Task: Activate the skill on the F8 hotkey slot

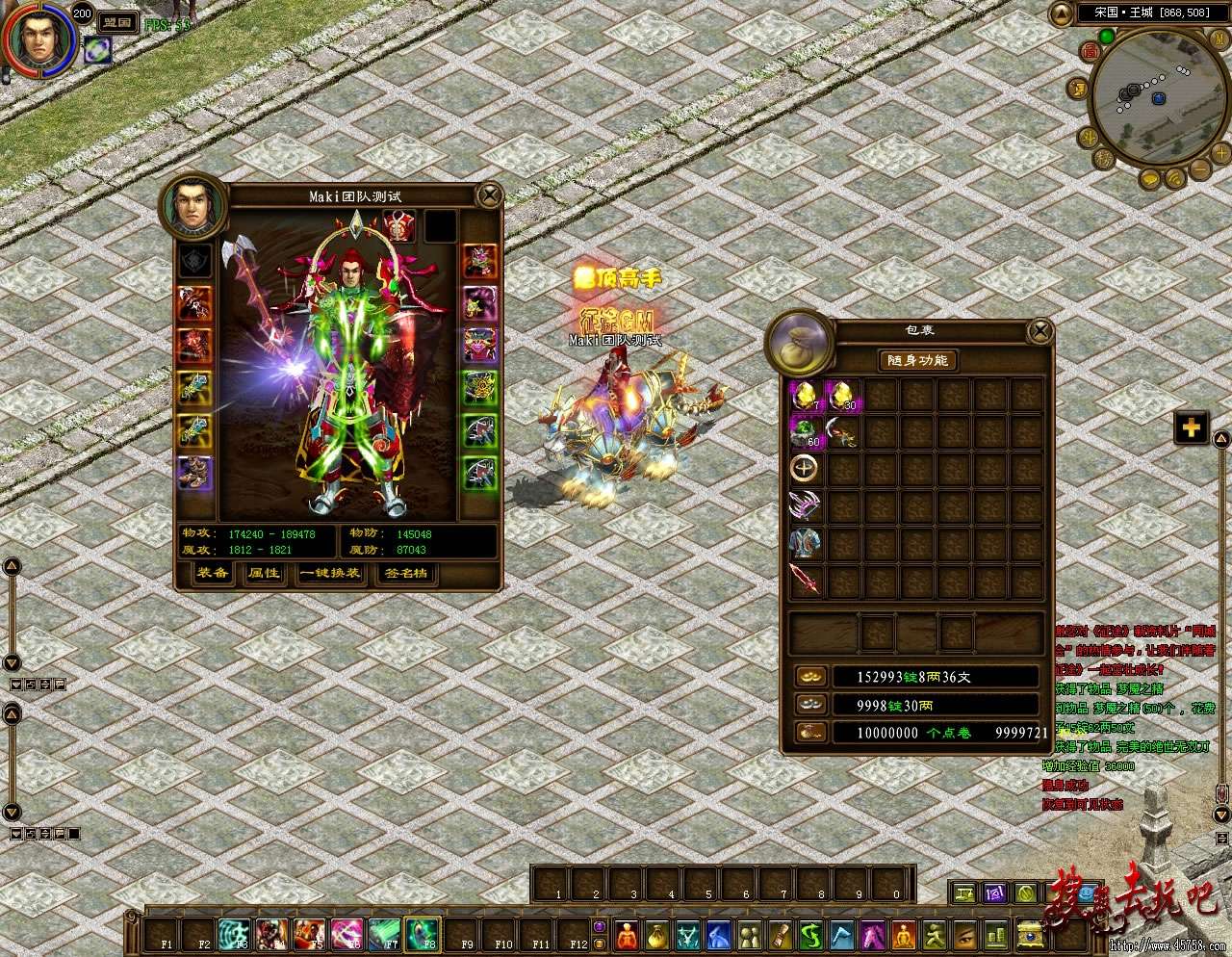Action: click(423, 932)
